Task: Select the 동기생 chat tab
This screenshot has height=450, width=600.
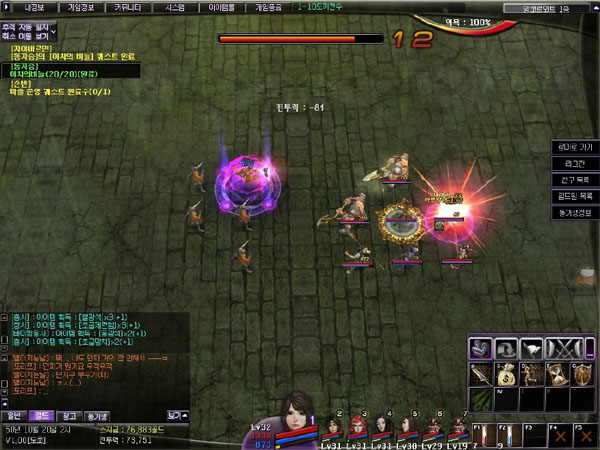Action: [x=98, y=414]
